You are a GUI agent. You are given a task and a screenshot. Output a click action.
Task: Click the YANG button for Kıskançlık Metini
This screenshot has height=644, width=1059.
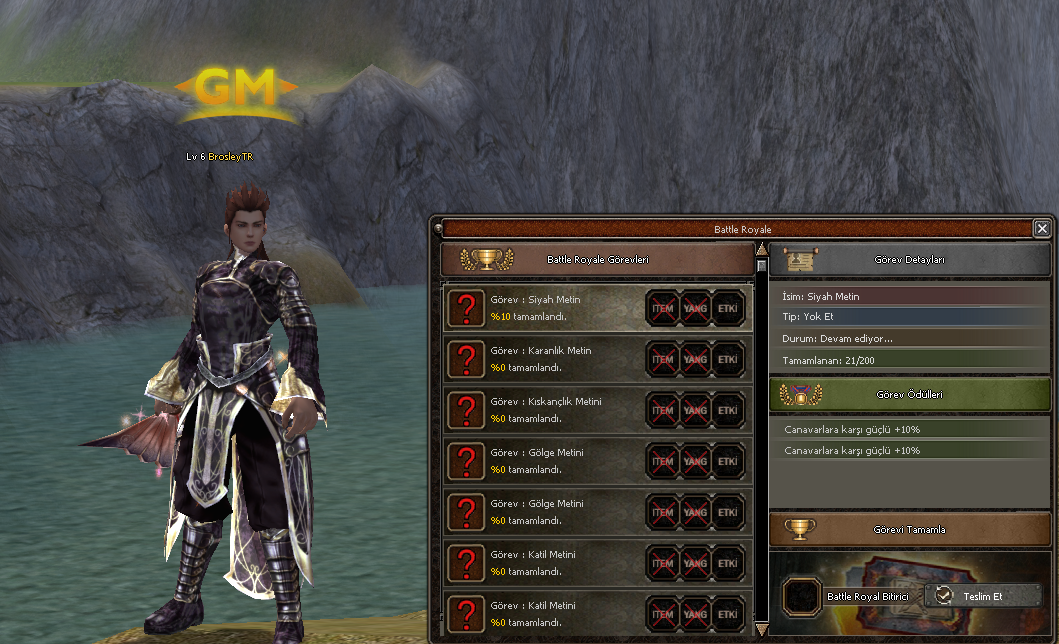[x=695, y=411]
